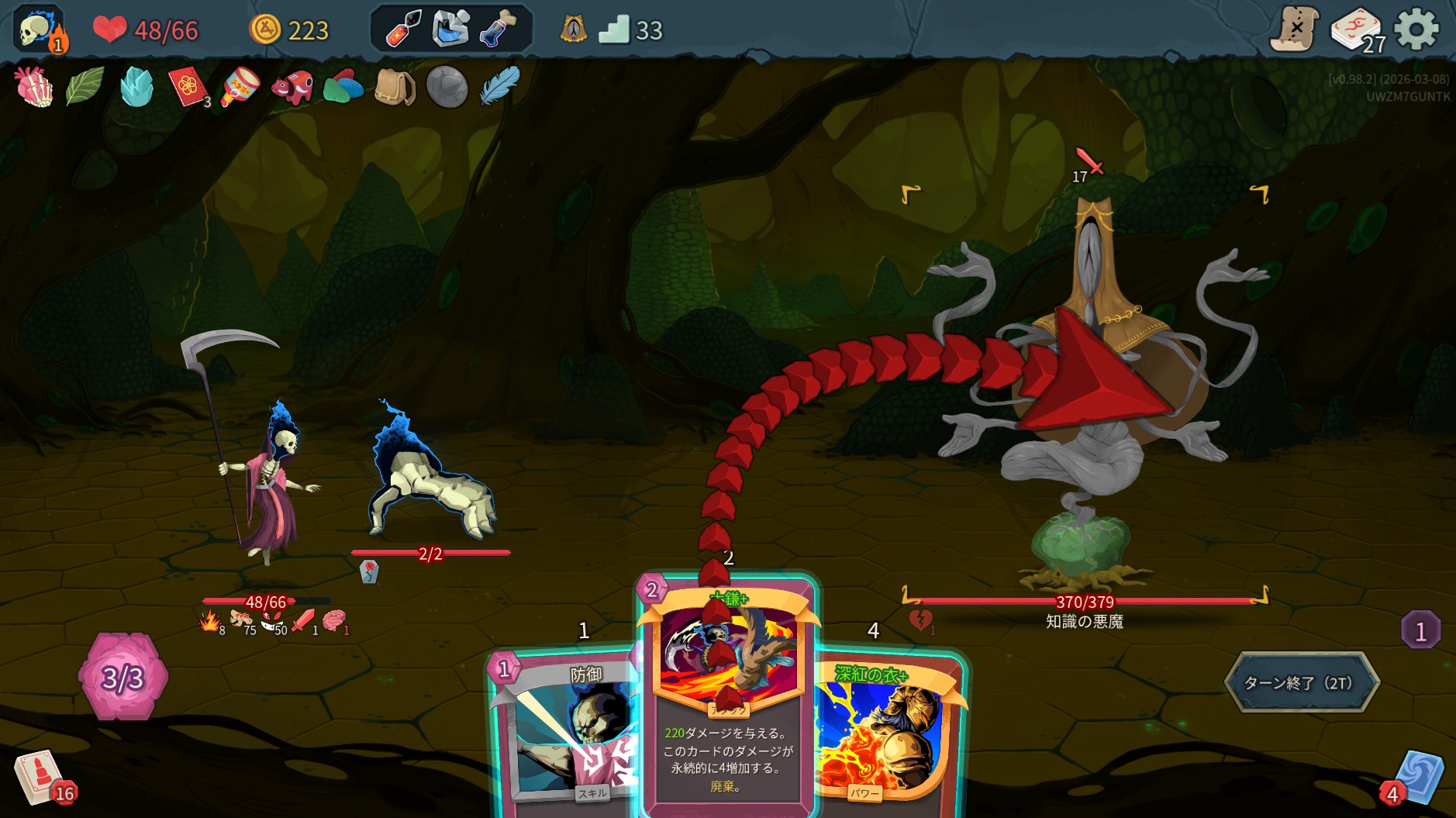The height and width of the screenshot is (818, 1456).
Task: Examine the blue feather relic
Action: [x=499, y=85]
